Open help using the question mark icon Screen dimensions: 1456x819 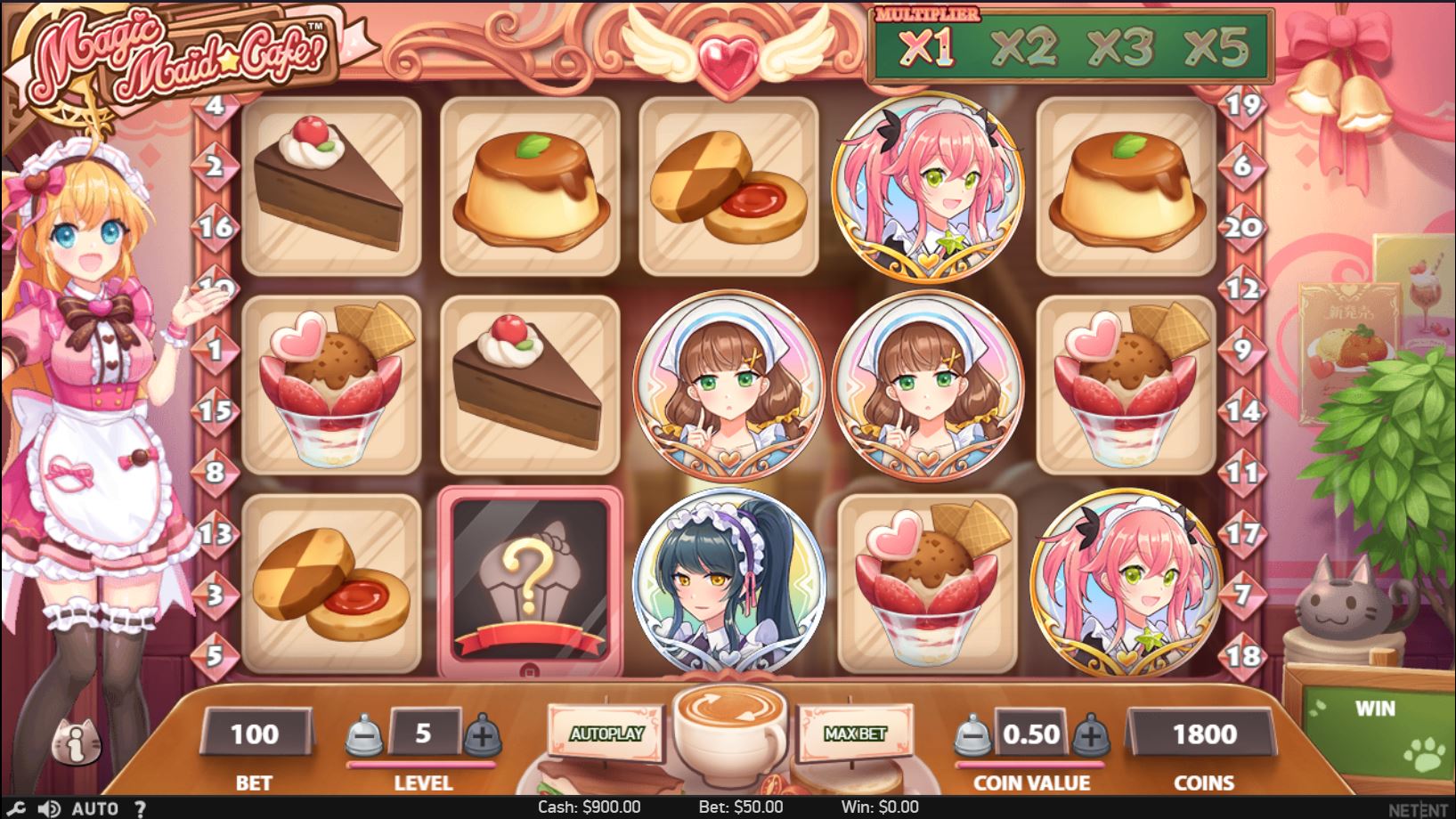[x=140, y=808]
